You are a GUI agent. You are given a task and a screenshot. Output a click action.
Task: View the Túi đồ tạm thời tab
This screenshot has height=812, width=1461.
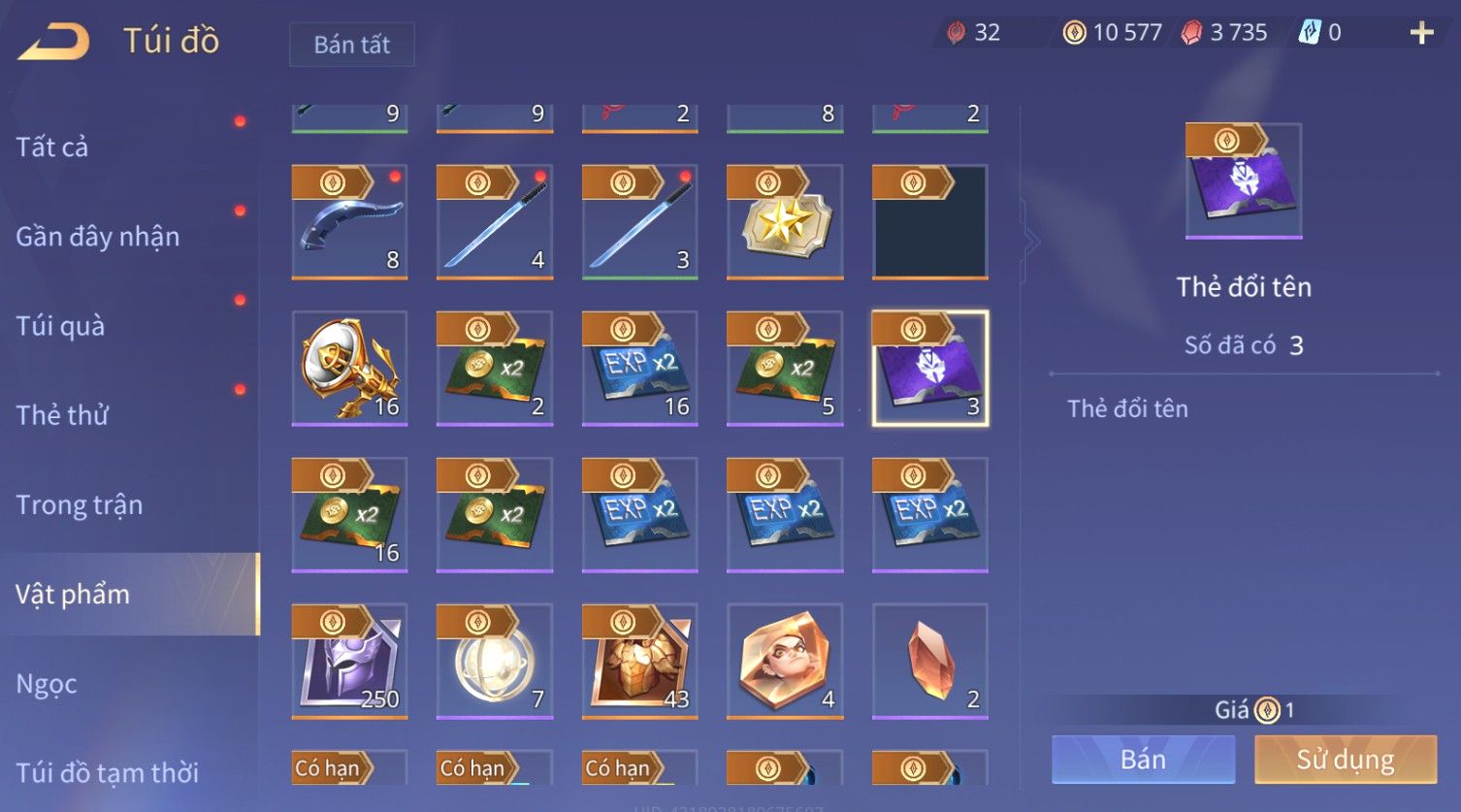[107, 773]
